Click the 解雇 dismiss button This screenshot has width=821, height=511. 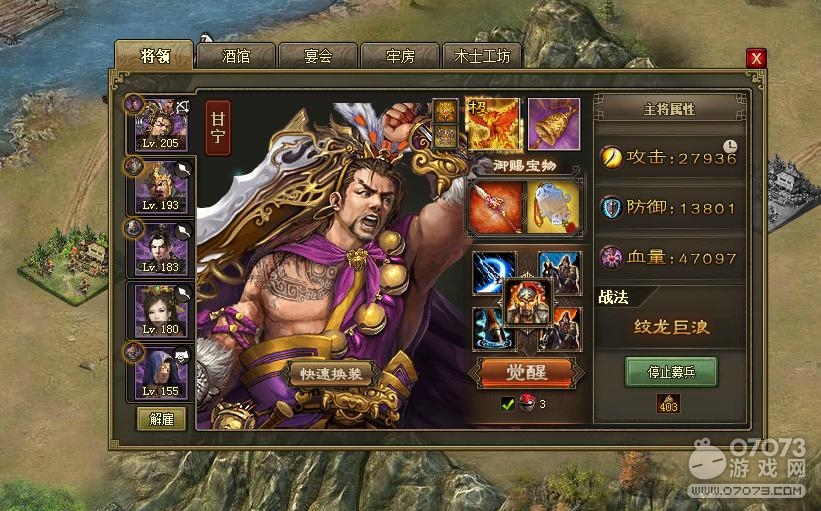click(161, 419)
